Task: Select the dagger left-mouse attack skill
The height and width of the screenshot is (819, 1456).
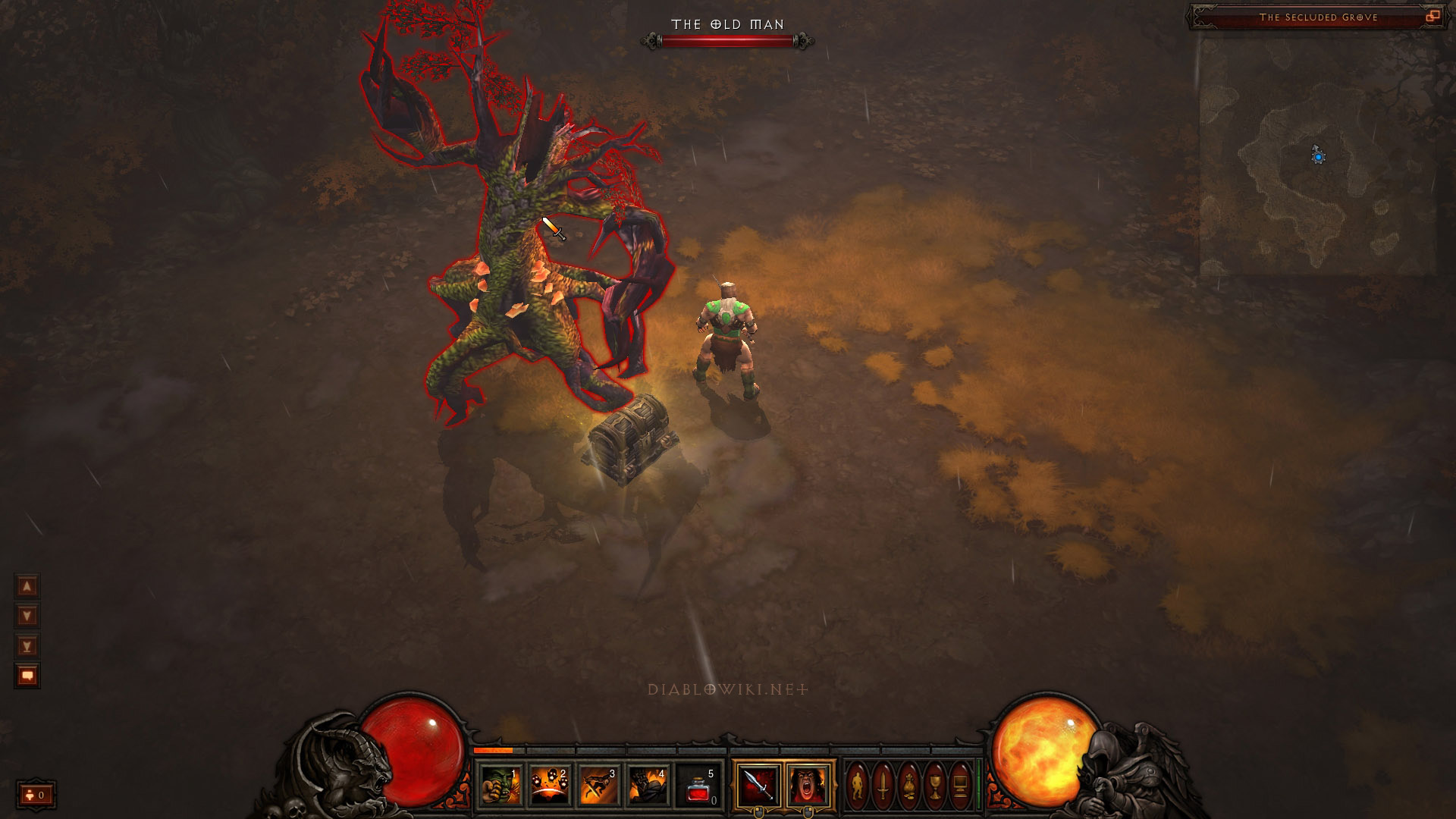Action: pyautogui.click(x=758, y=785)
